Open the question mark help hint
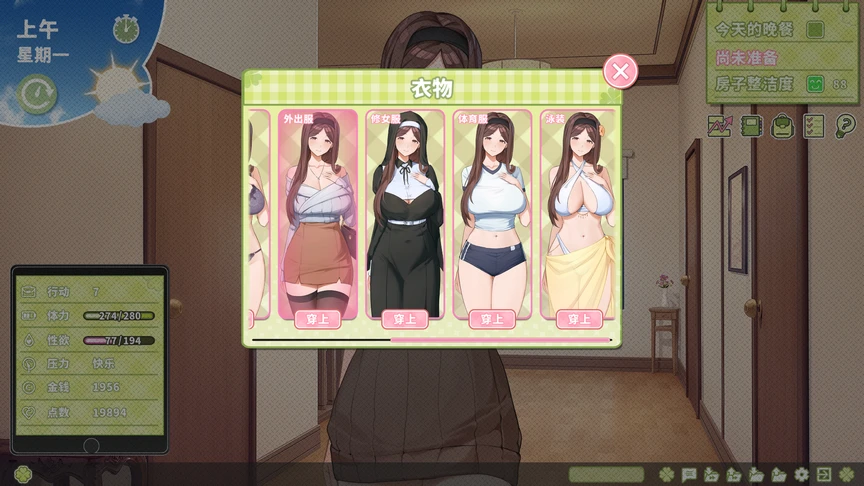This screenshot has width=864, height=486. point(846,126)
